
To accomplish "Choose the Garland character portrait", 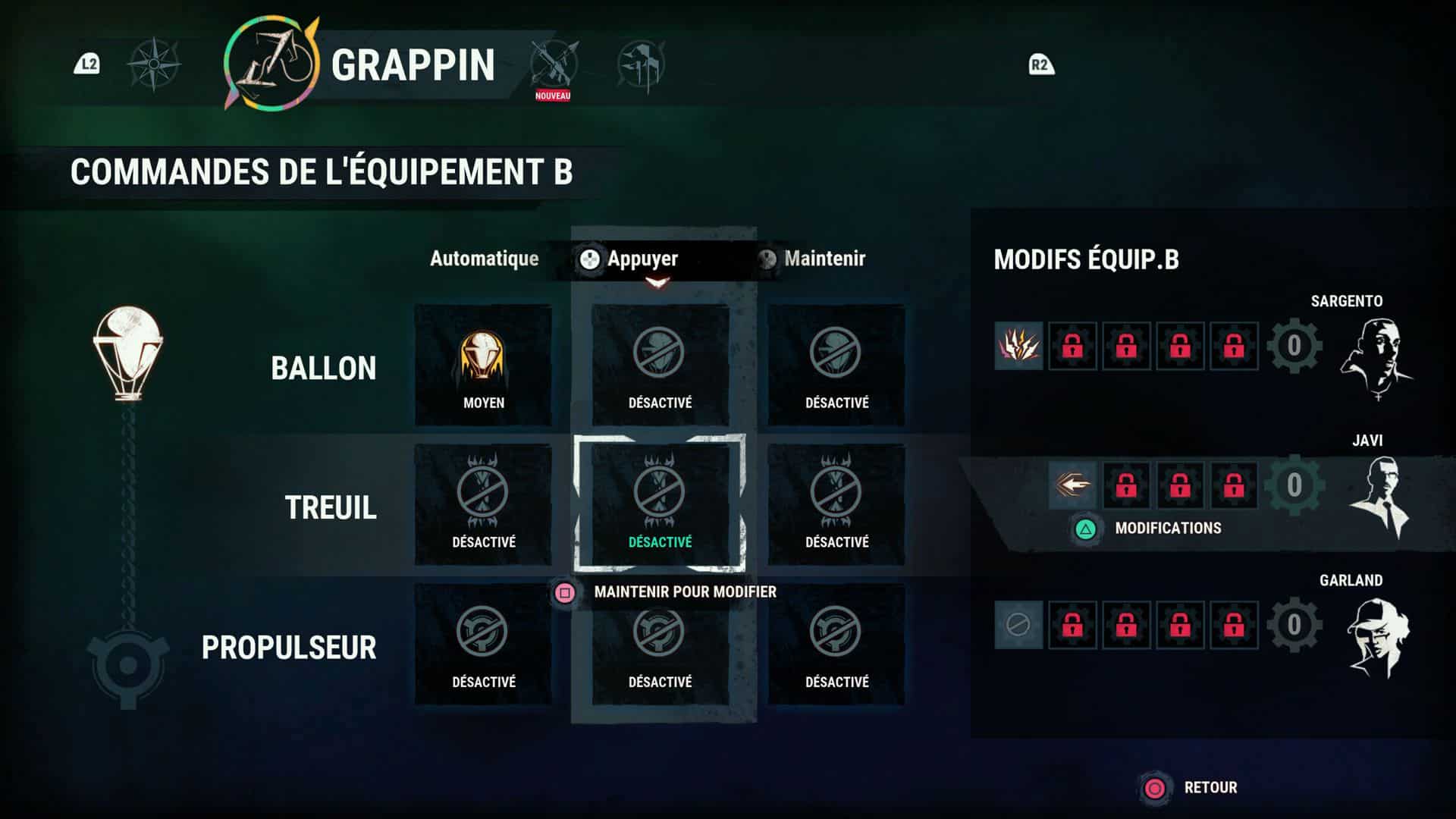I will pyautogui.click(x=1377, y=637).
